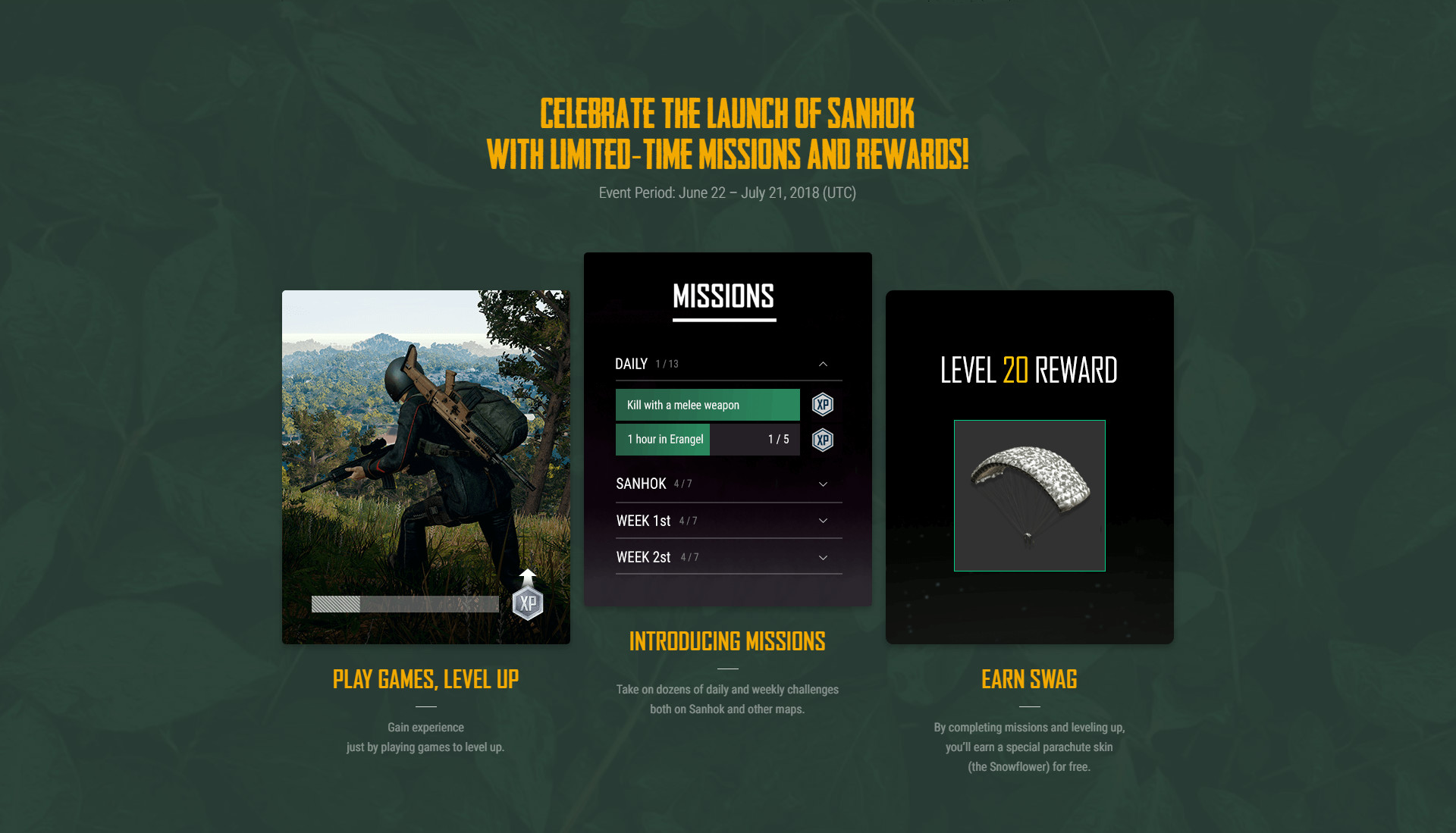Select the Snowflower parachute reward icon

tap(1029, 495)
